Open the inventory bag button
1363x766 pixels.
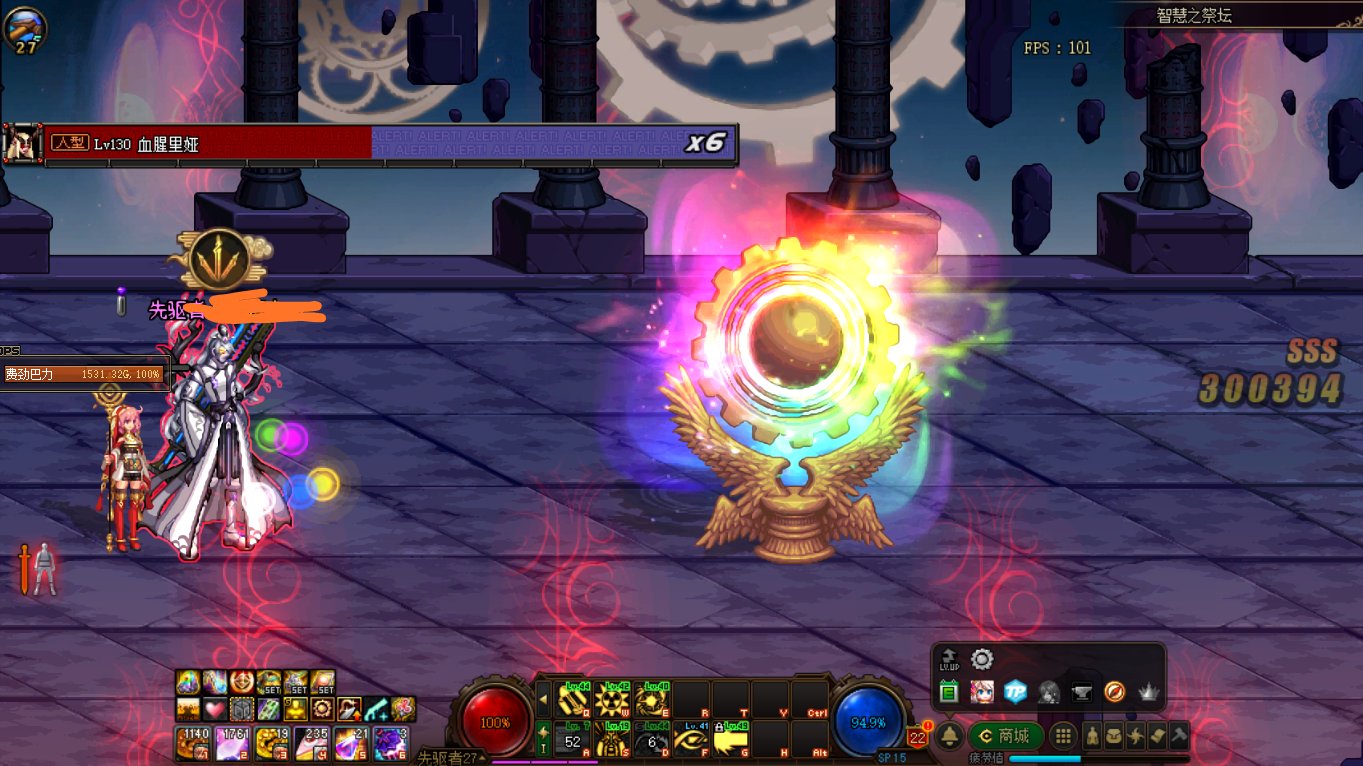click(1114, 737)
